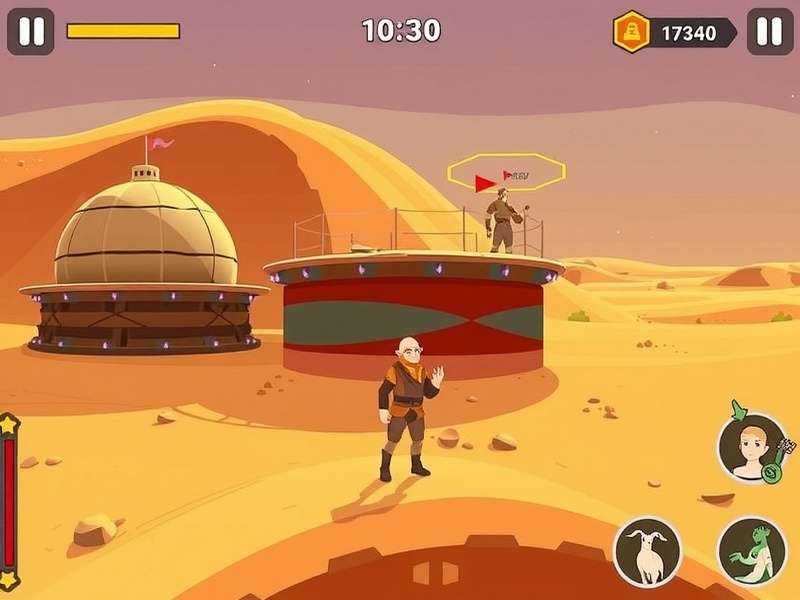Image resolution: width=800 pixels, height=600 pixels.
Task: Activate the green lizard creature icon
Action: [751, 551]
